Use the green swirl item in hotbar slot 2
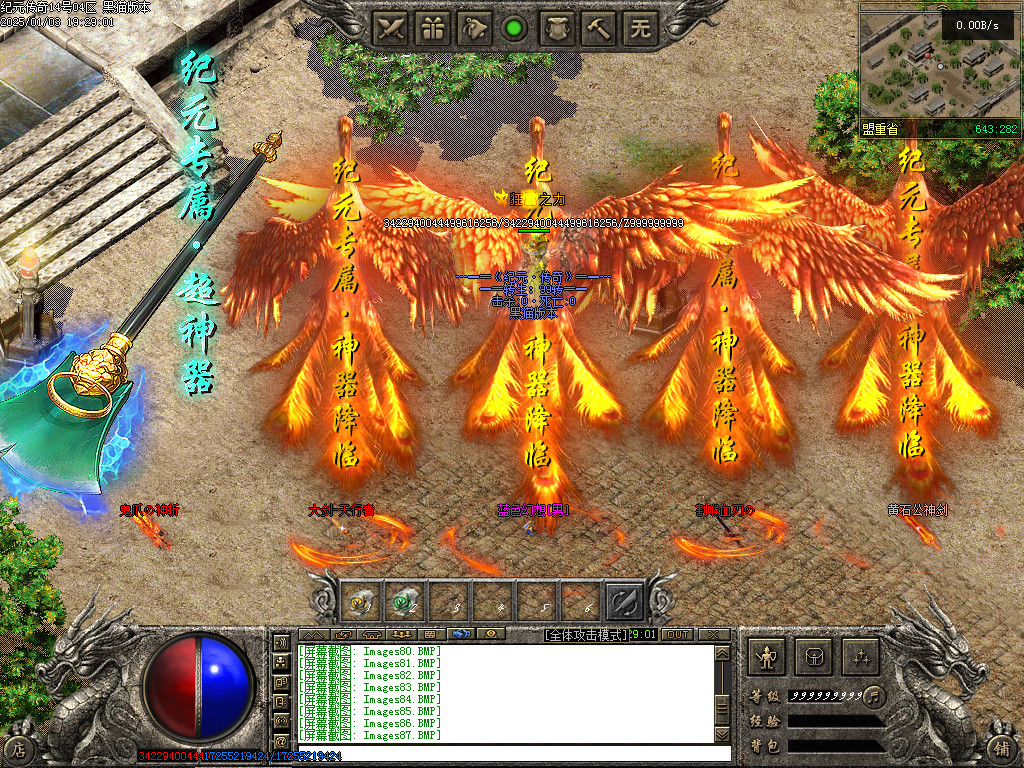Viewport: 1024px width, 768px height. coord(404,602)
